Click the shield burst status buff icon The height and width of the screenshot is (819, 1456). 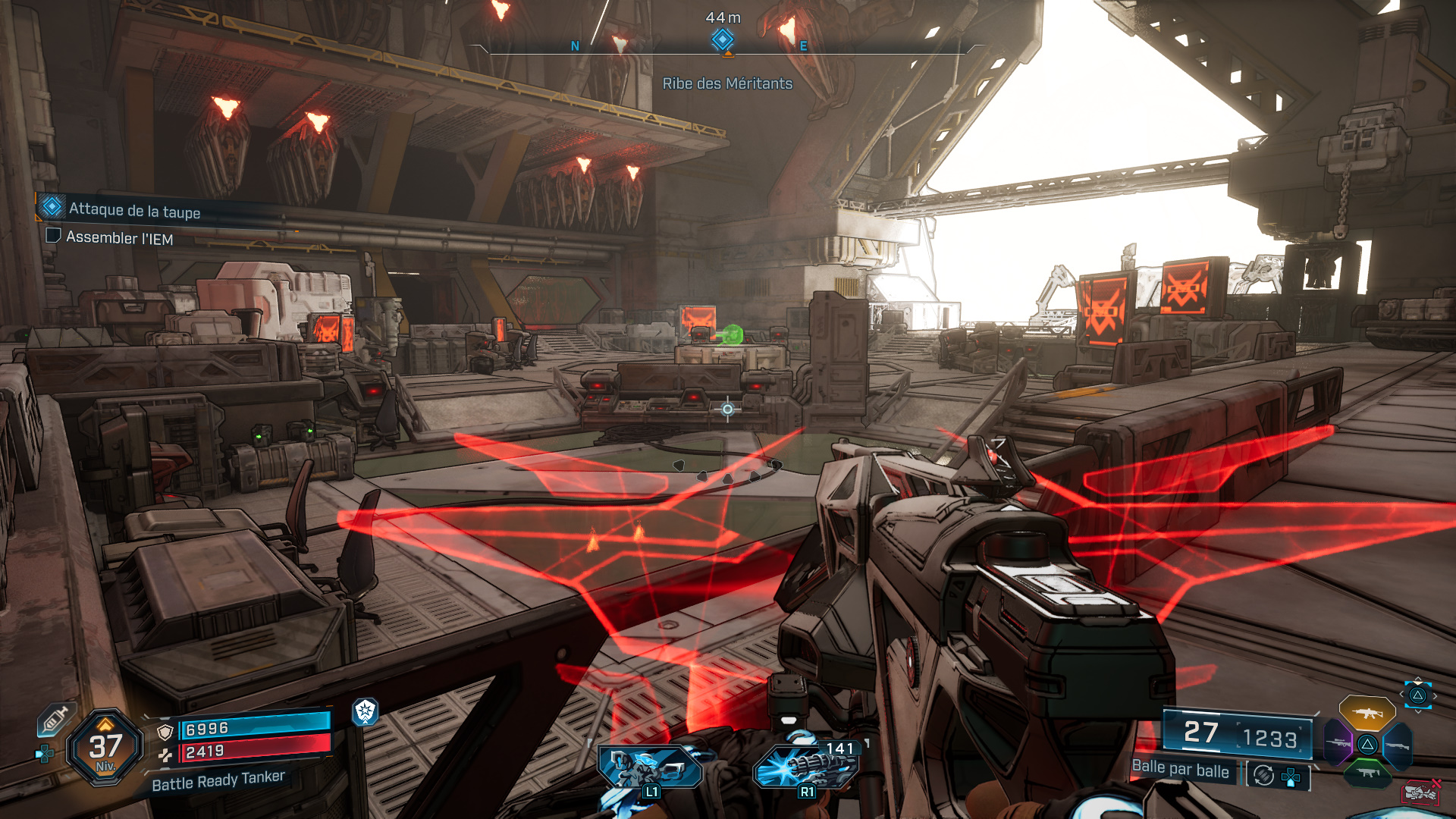click(366, 711)
